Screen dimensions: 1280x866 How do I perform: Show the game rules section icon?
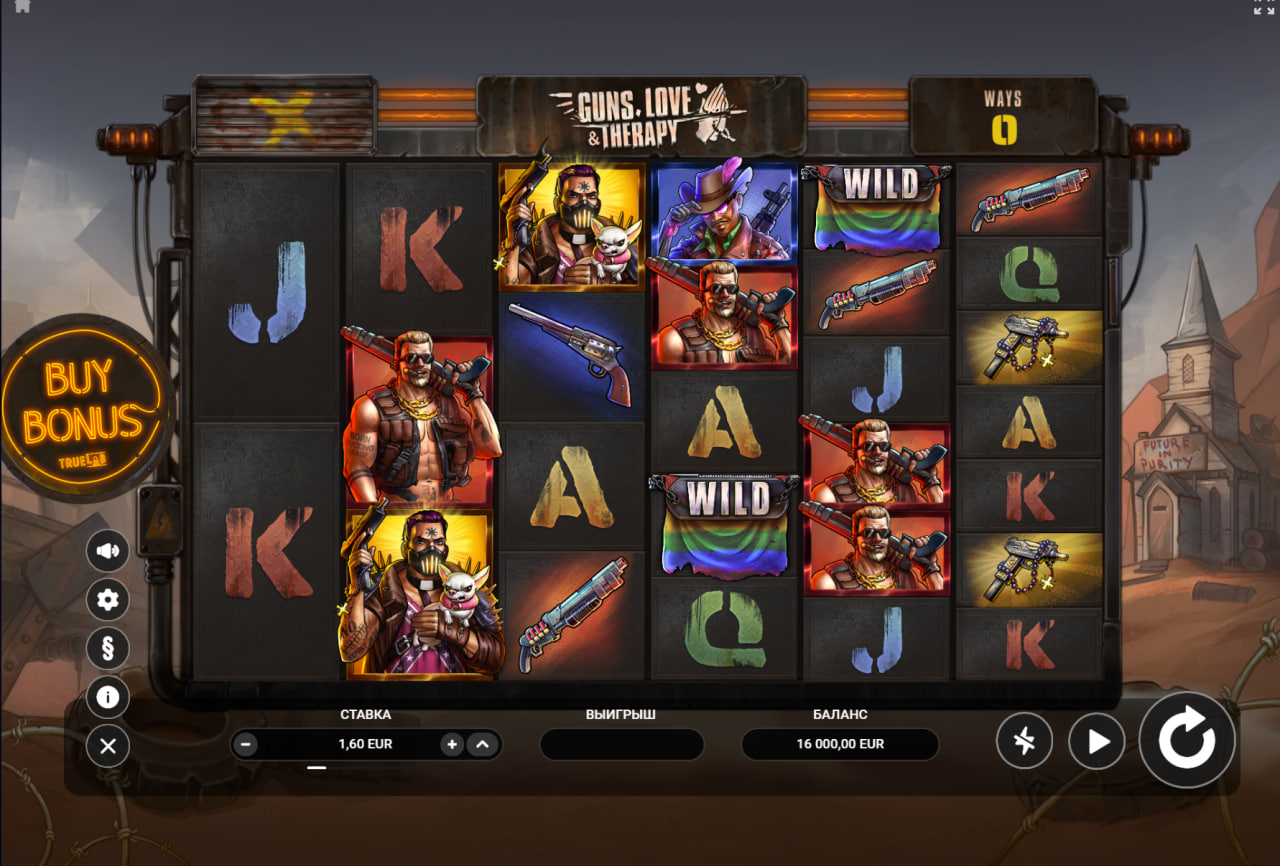(x=108, y=648)
